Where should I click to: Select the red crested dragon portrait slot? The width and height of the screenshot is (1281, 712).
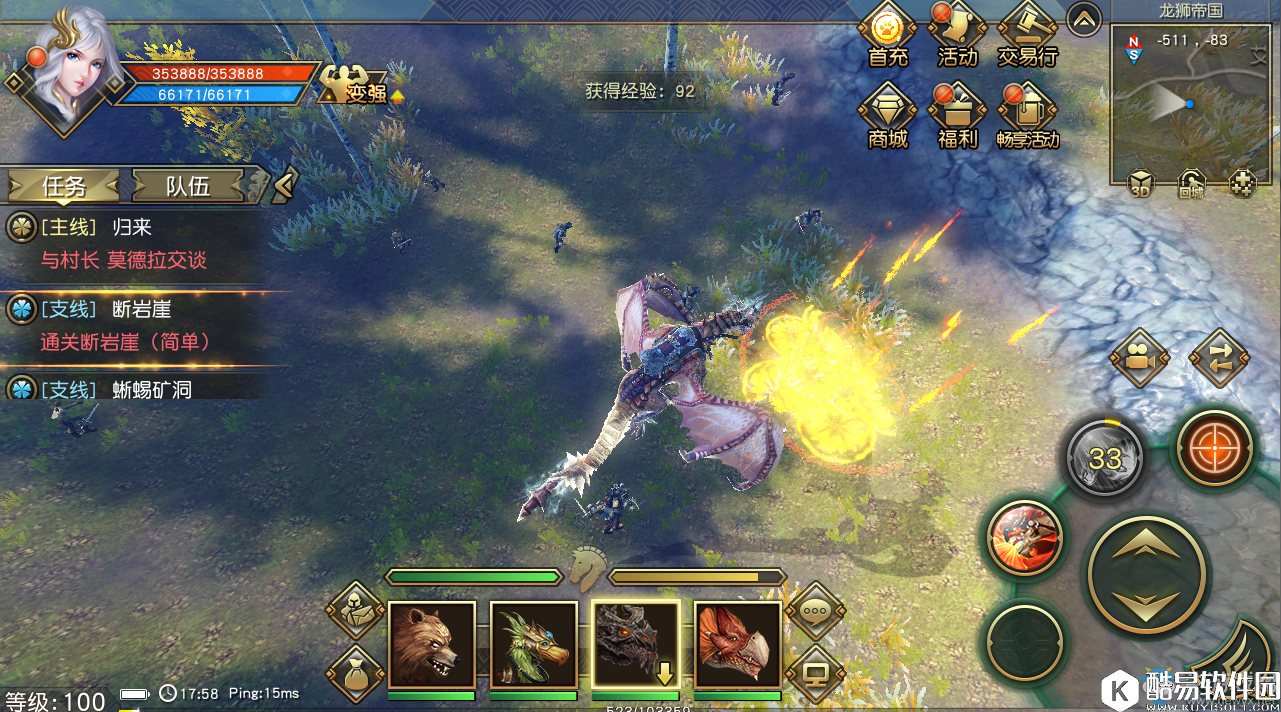tap(737, 645)
